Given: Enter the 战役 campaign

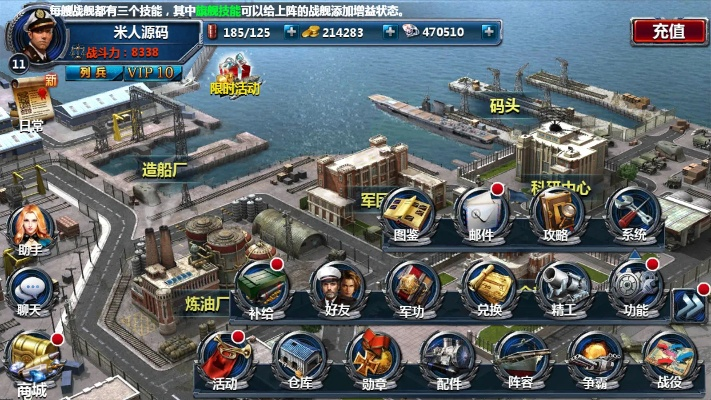Looking at the screenshot, I should point(669,360).
